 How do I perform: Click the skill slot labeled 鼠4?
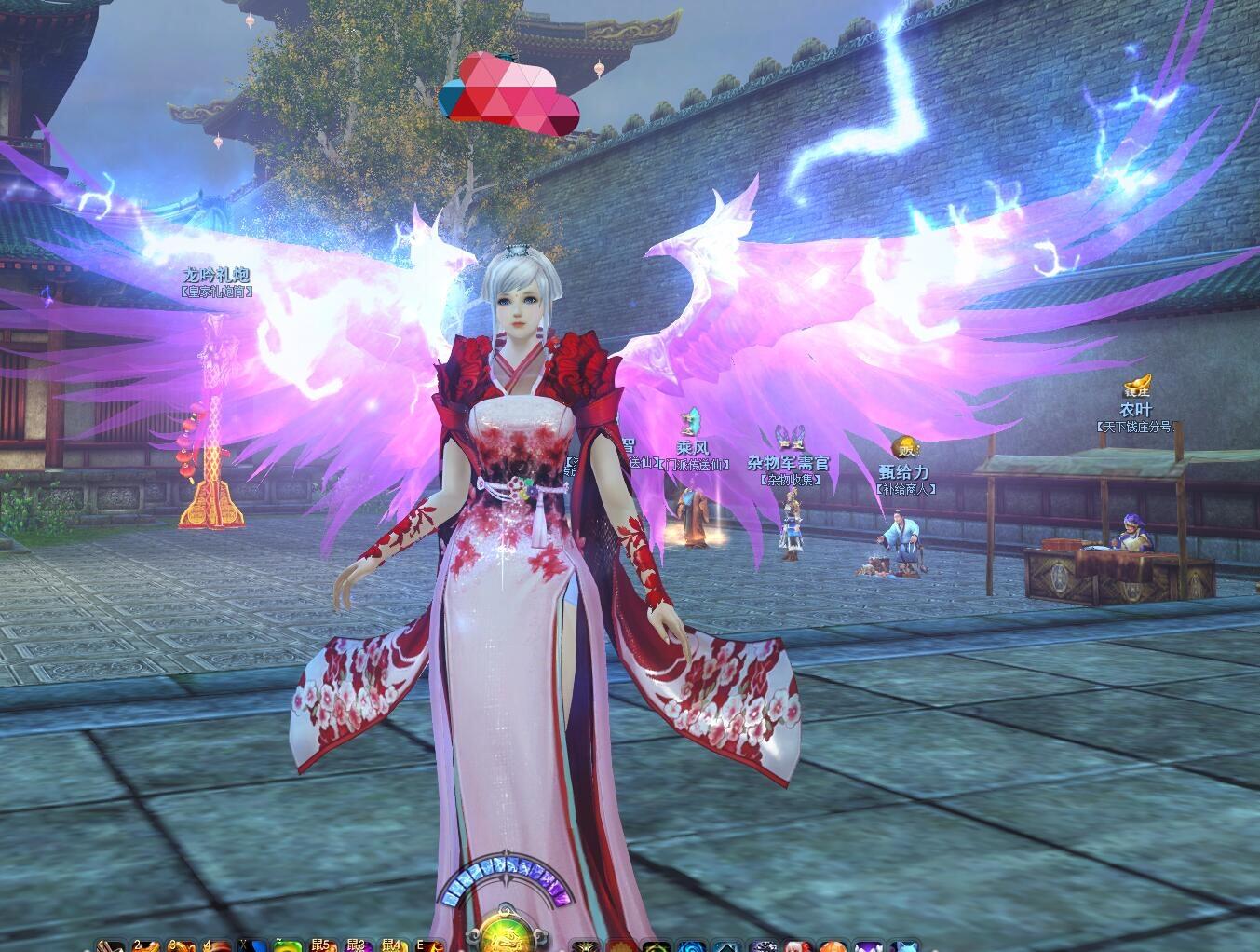(394, 945)
